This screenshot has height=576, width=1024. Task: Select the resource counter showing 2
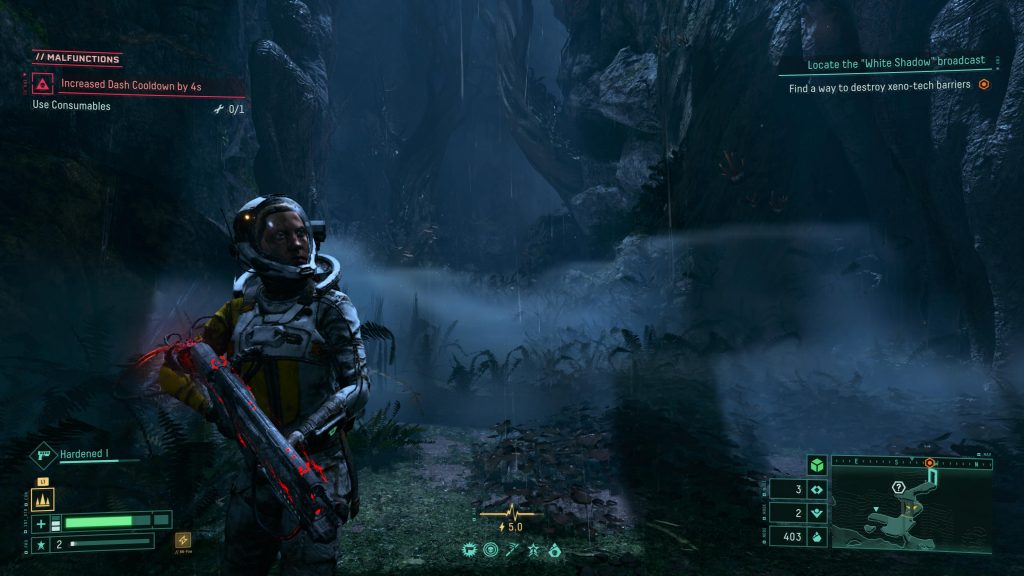pos(797,513)
